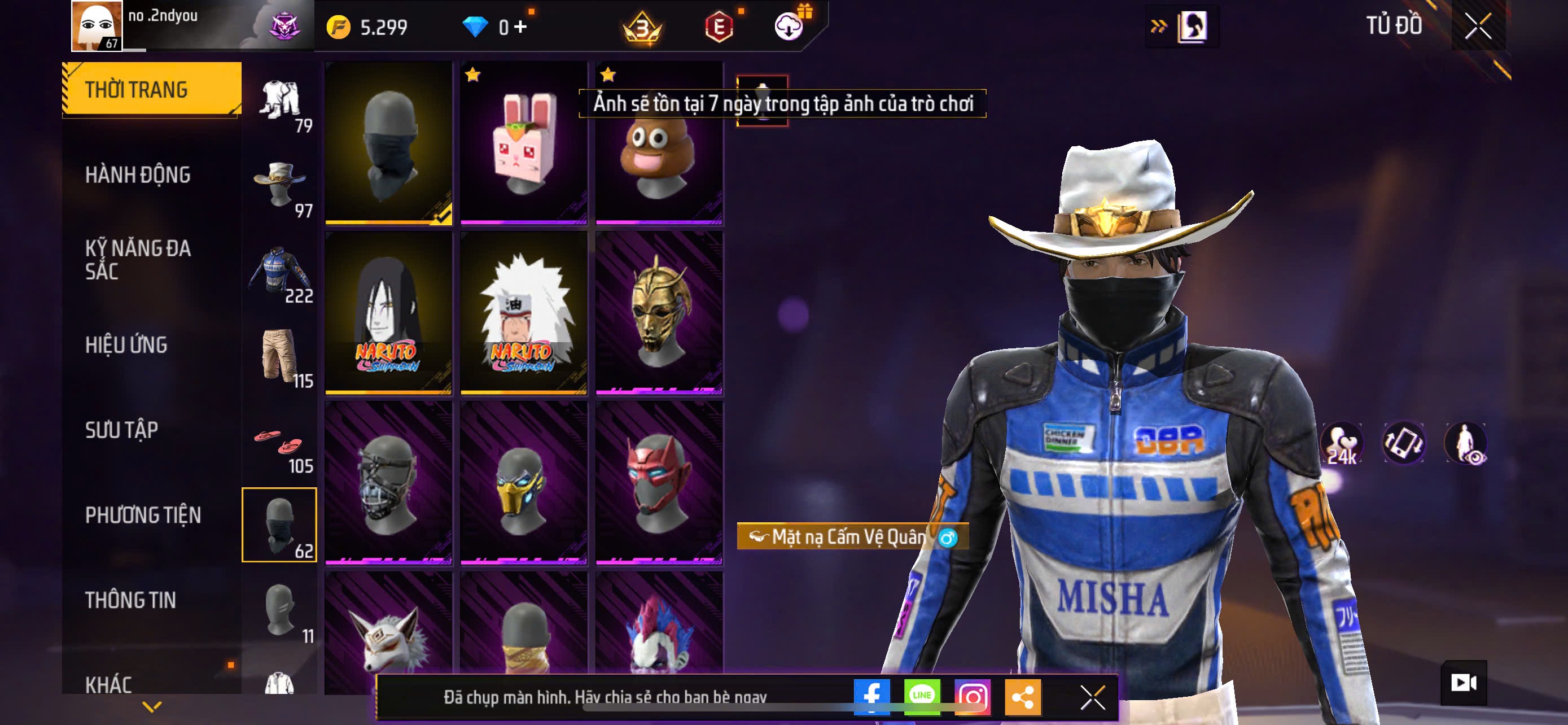This screenshot has height=725, width=1568.
Task: Switch to PHƯƠNG TIỆN tab
Action: [143, 516]
